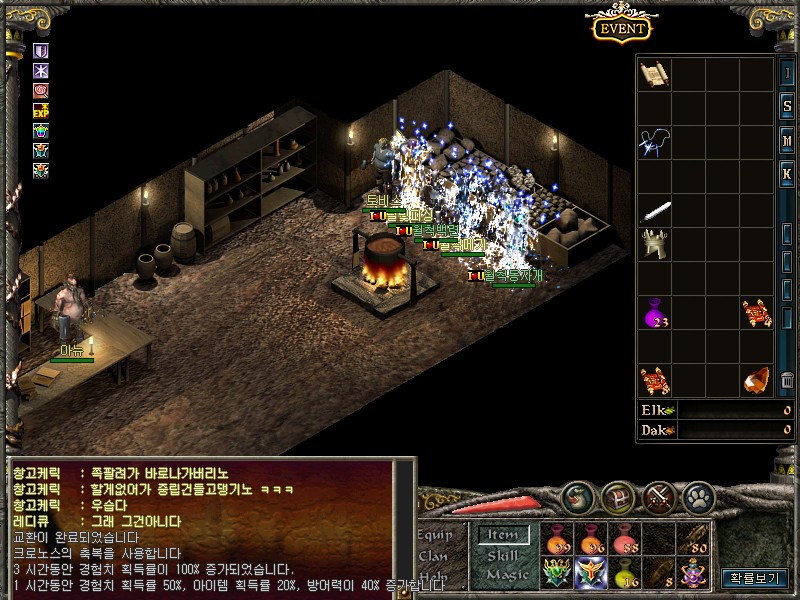Pick the white sword item in the inventory
This screenshot has height=600, width=800.
point(655,212)
